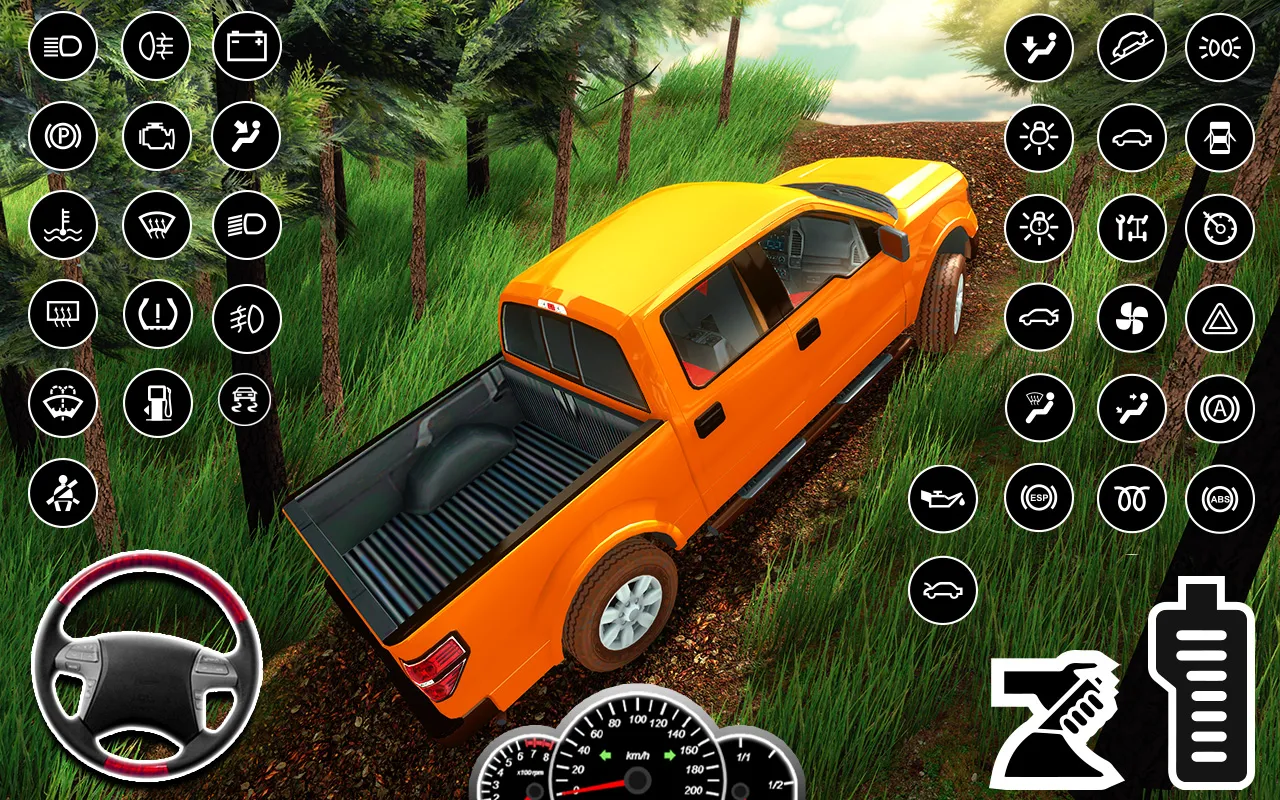The height and width of the screenshot is (800, 1280).
Task: Turn on the fan icon
Action: point(1132,318)
